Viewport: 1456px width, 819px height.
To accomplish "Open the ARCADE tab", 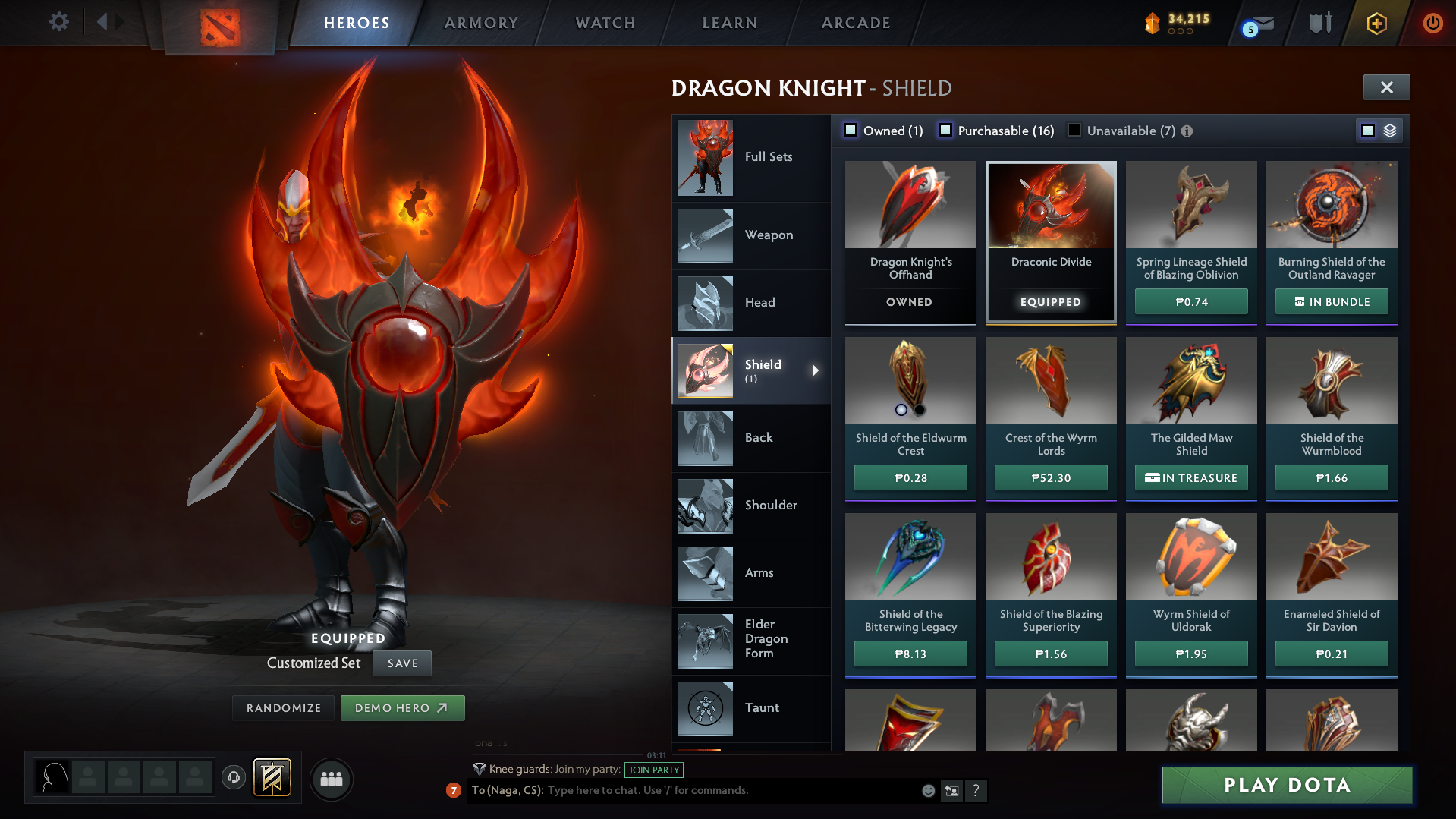I will (x=856, y=23).
